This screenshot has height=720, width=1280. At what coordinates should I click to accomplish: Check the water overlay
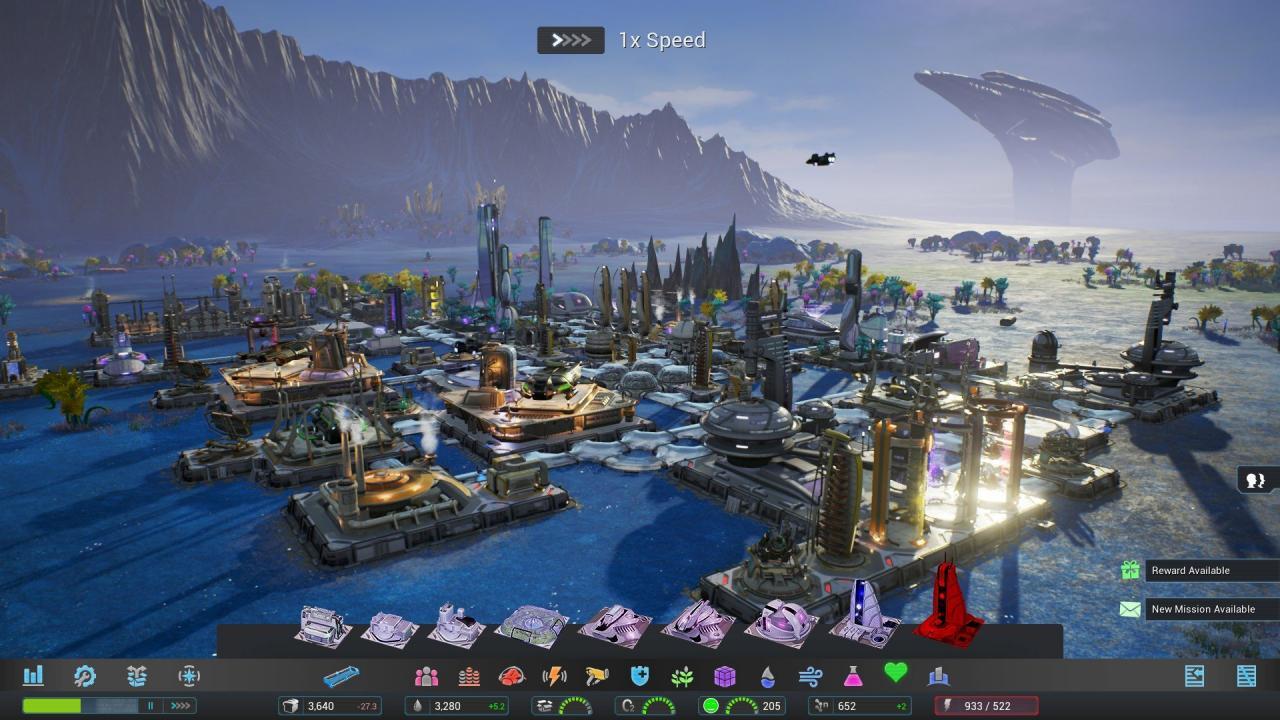(766, 676)
